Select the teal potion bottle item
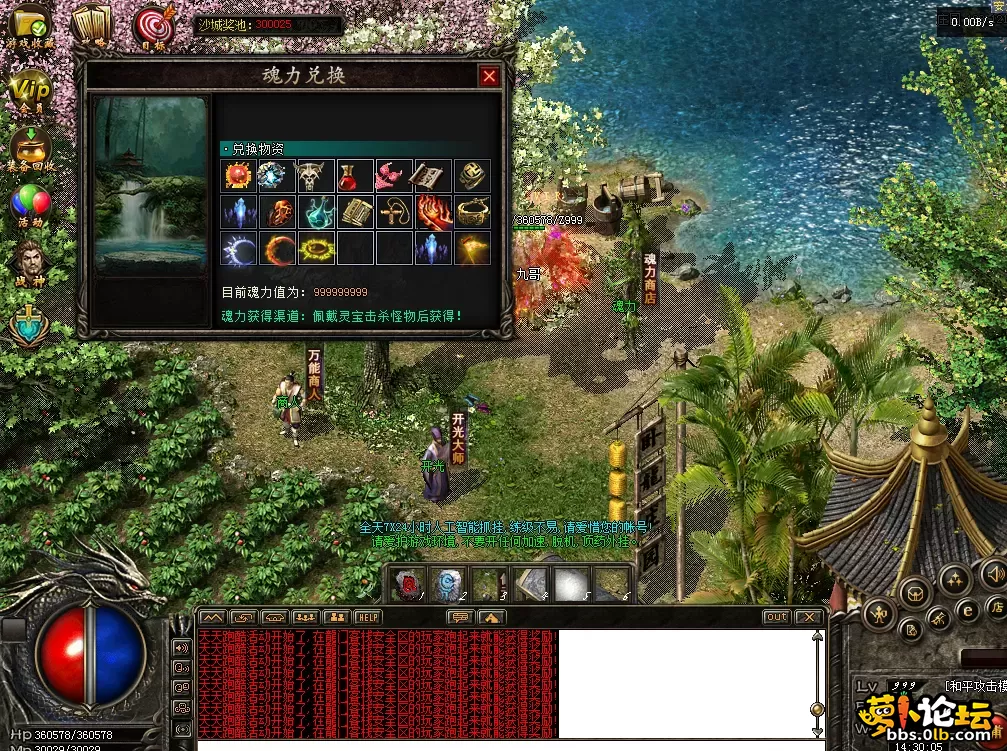This screenshot has height=751, width=1007. (317, 212)
